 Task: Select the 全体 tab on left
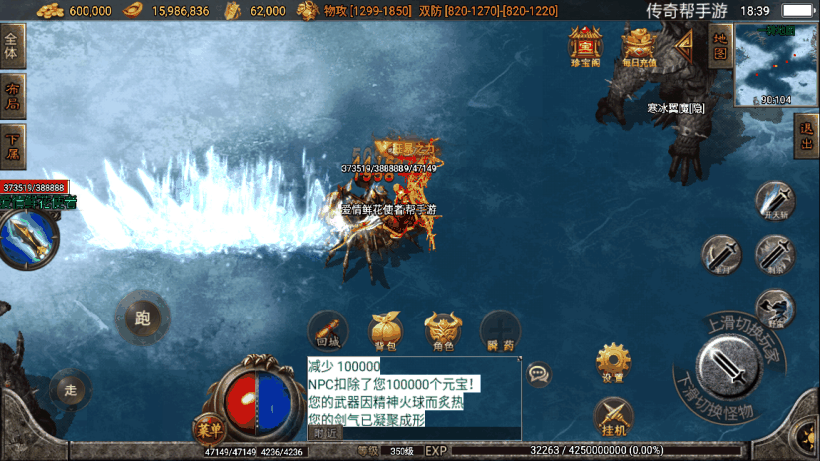point(12,50)
